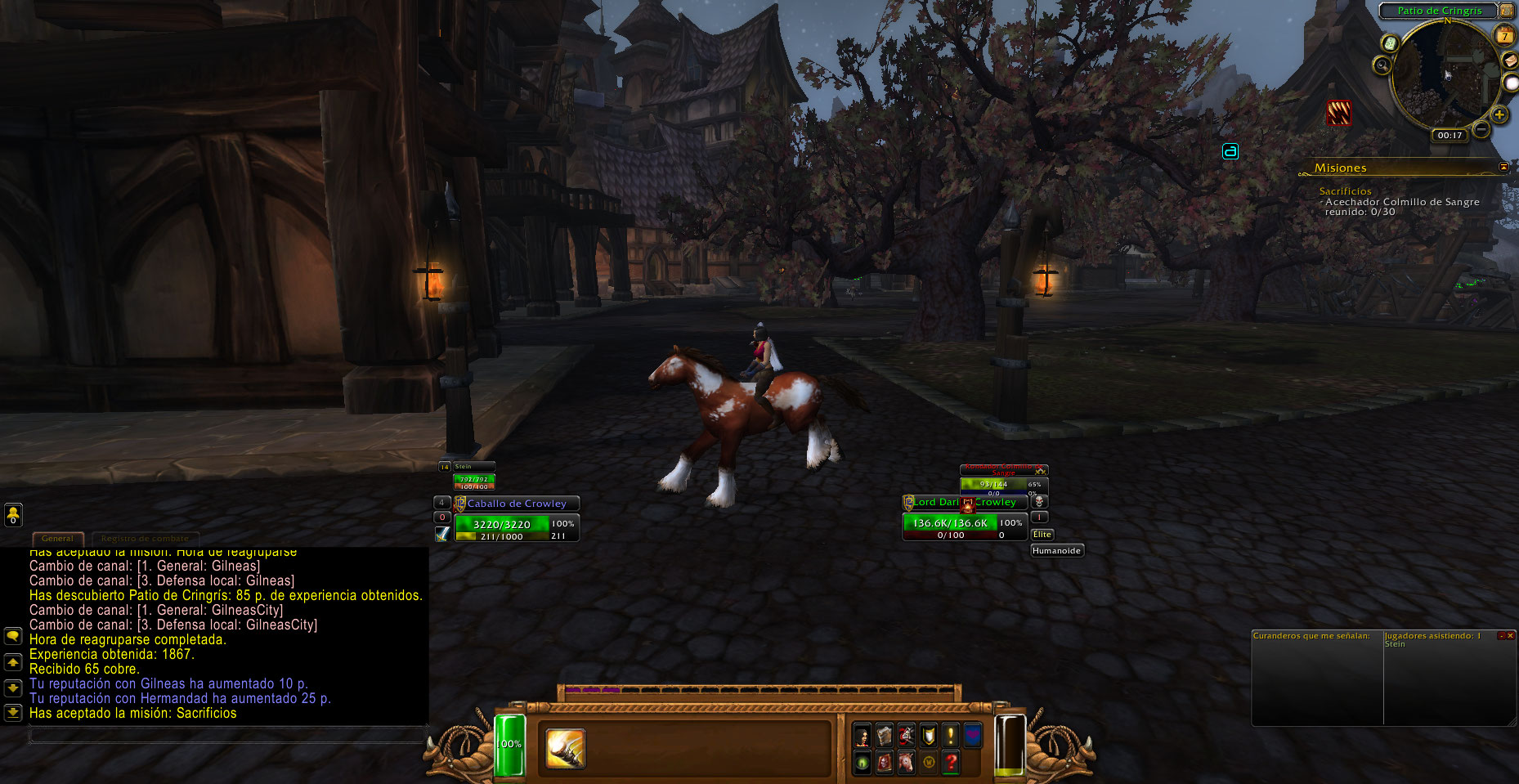Activate the flaming claw vehicle ability
The width and height of the screenshot is (1519, 784).
(x=566, y=748)
